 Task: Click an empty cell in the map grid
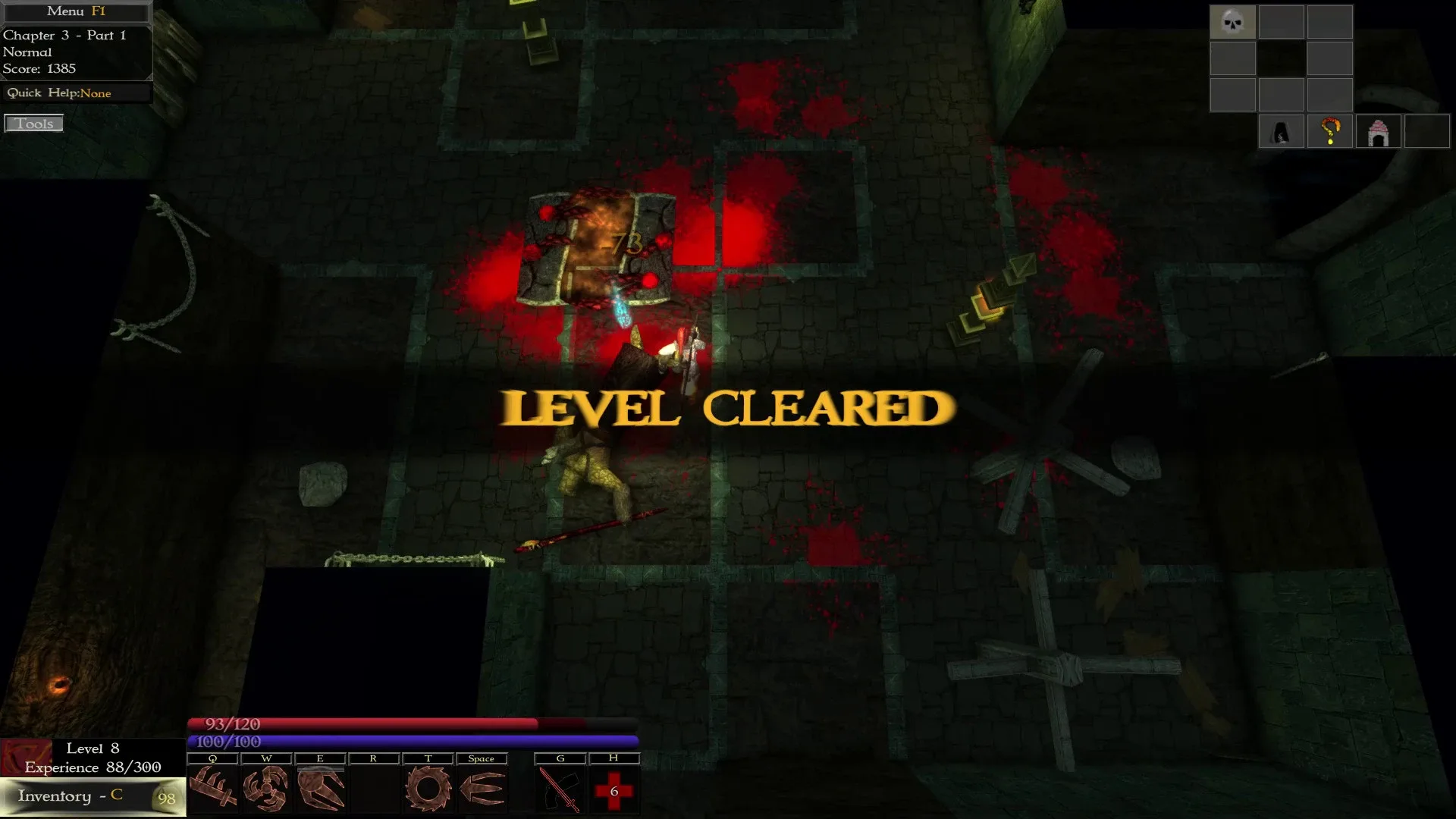click(1282, 22)
